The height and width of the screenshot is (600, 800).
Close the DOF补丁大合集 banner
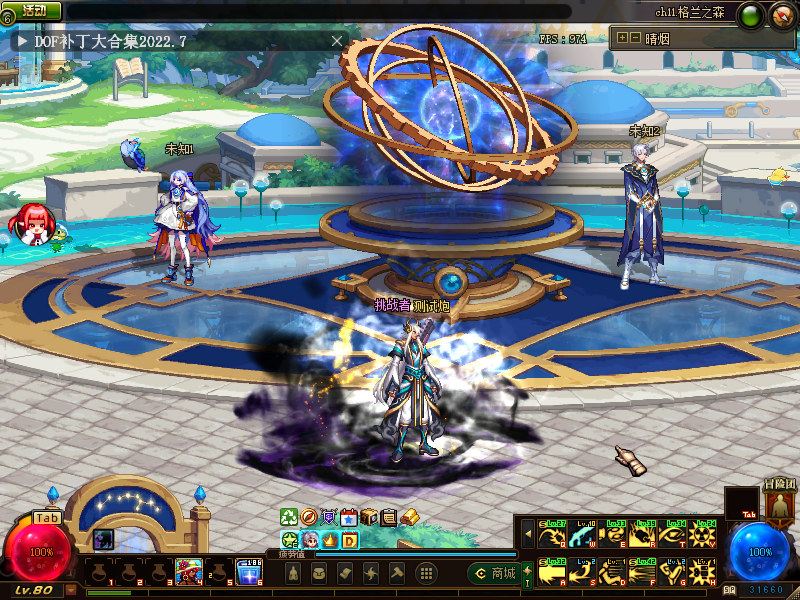pyautogui.click(x=337, y=41)
